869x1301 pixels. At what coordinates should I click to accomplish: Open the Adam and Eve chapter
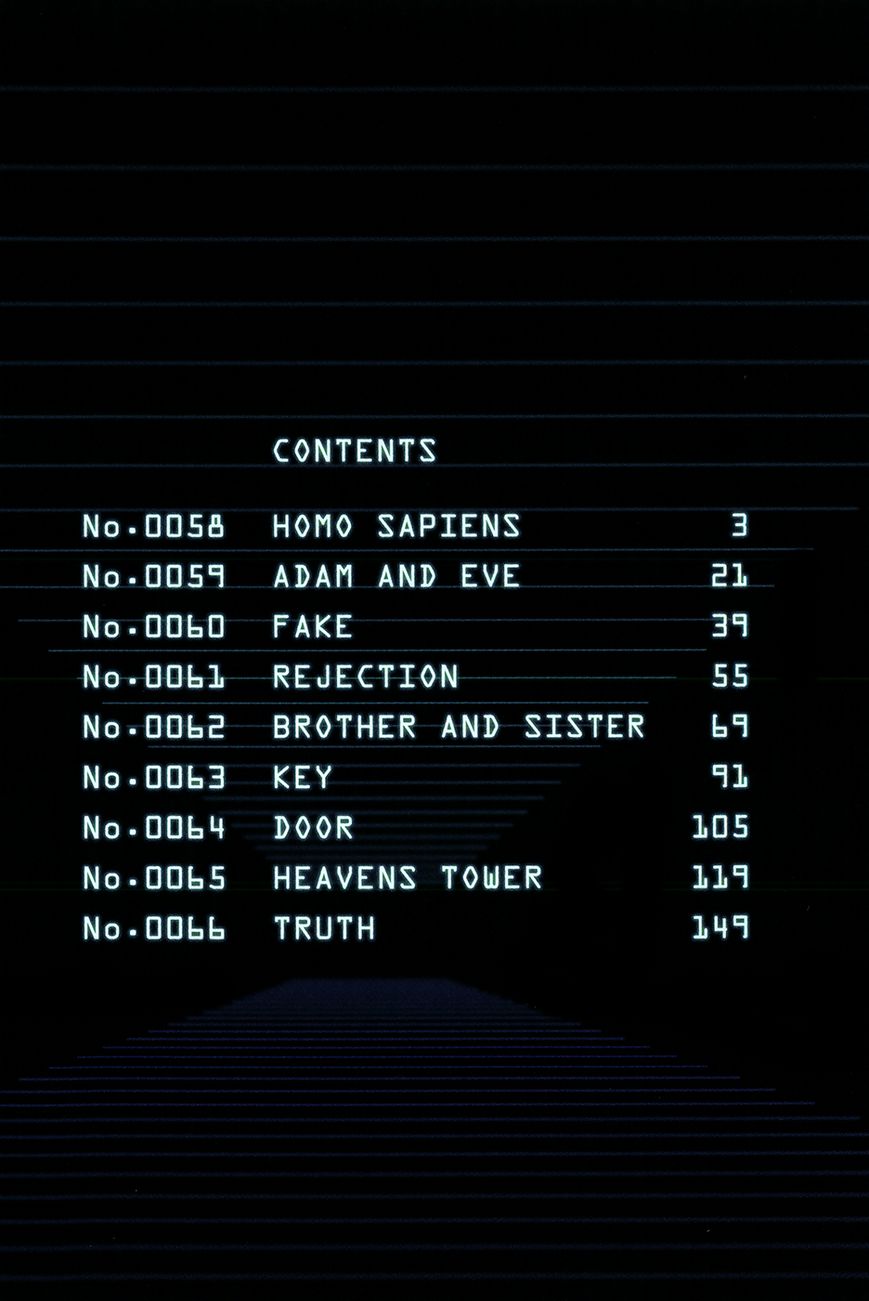click(396, 576)
